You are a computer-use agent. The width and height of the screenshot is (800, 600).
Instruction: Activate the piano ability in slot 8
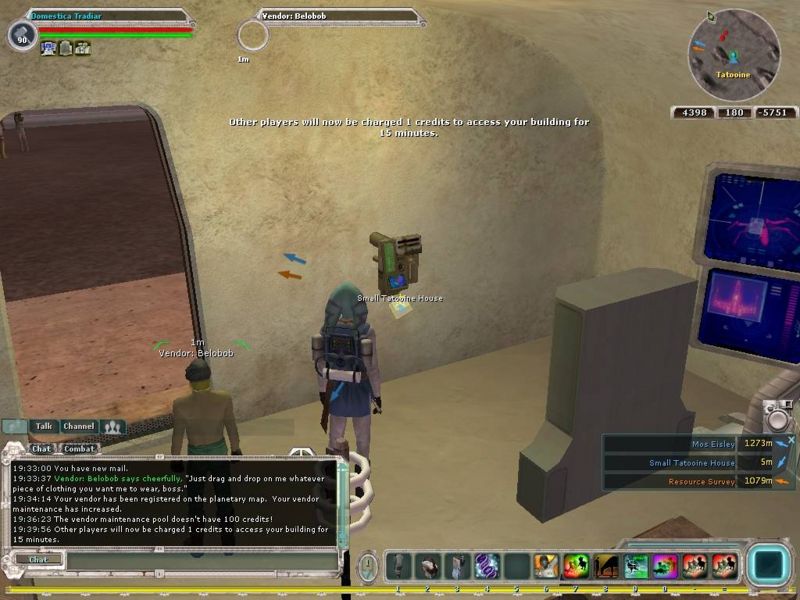click(x=606, y=566)
